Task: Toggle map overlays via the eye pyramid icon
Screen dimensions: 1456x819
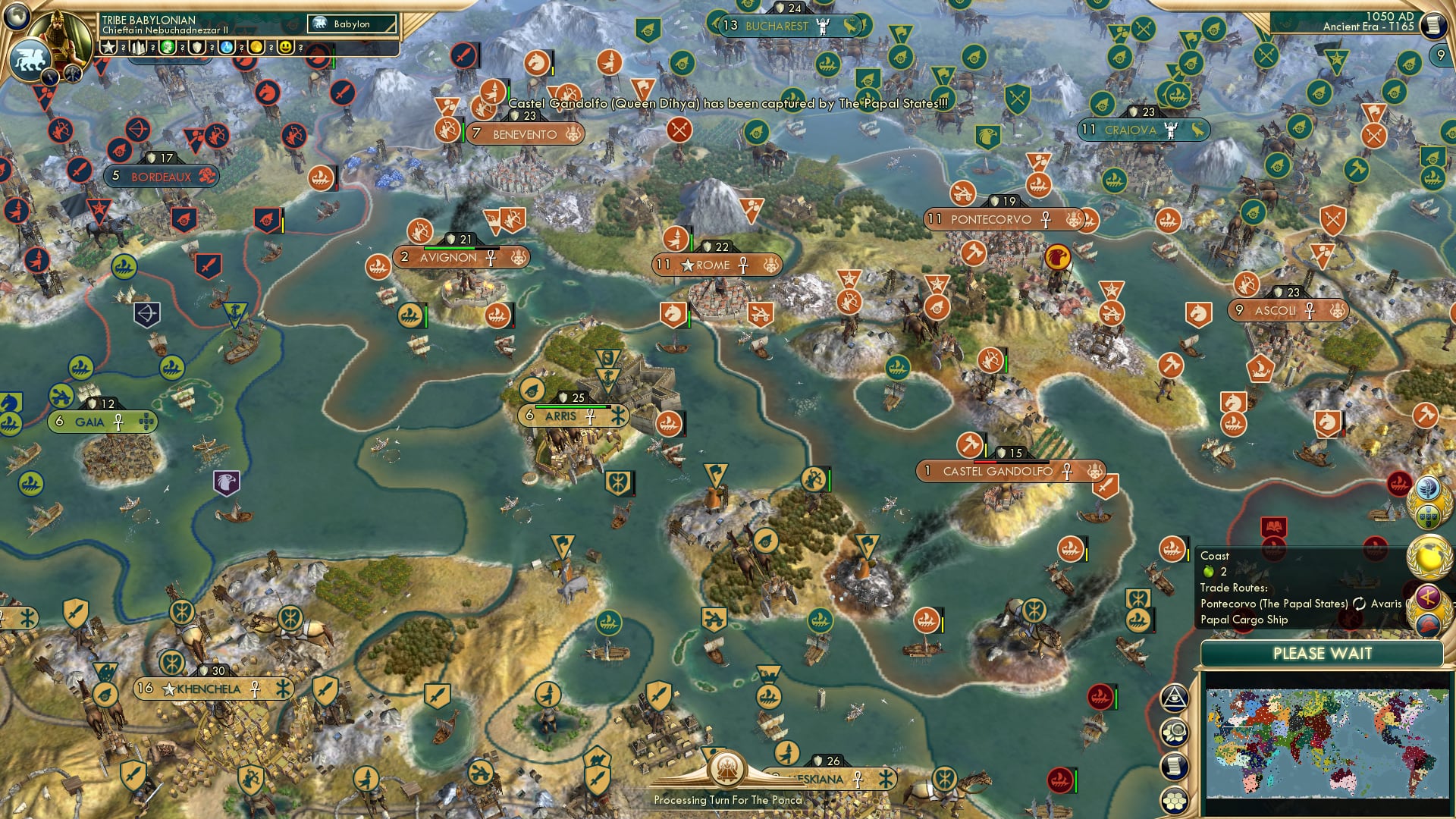Action: click(x=1174, y=699)
